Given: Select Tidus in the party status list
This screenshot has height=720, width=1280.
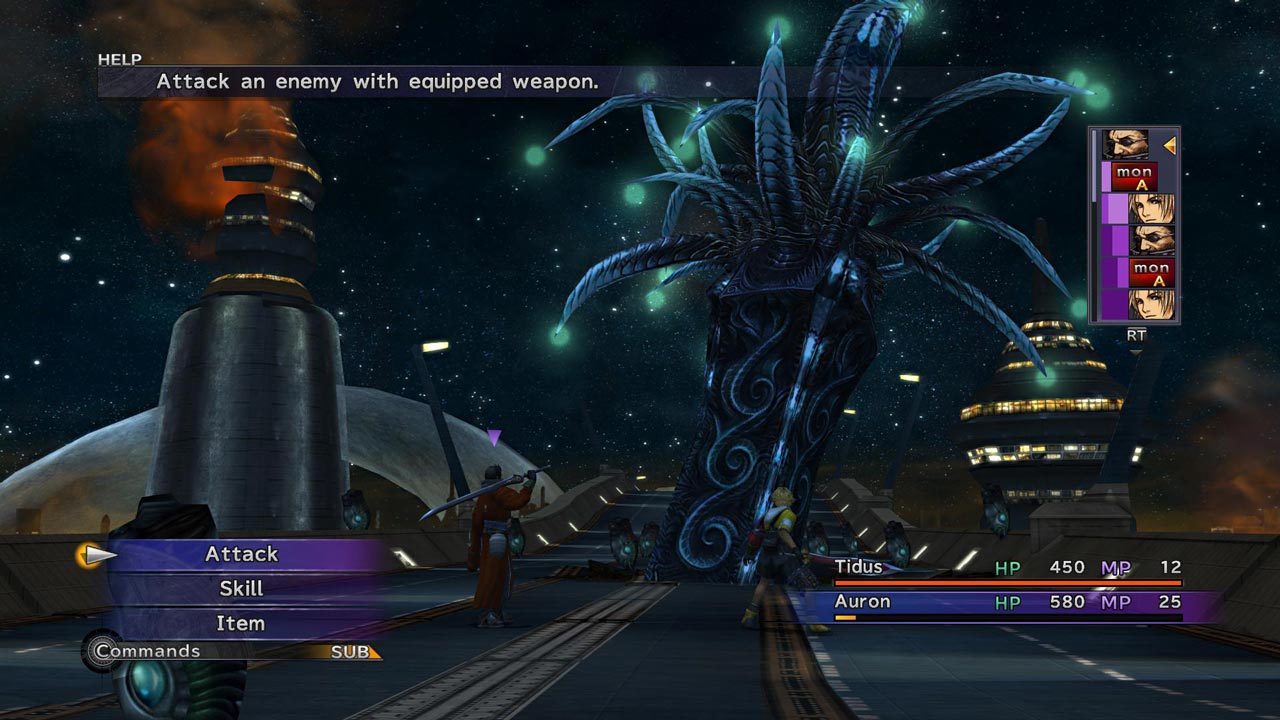Looking at the screenshot, I should [x=859, y=568].
